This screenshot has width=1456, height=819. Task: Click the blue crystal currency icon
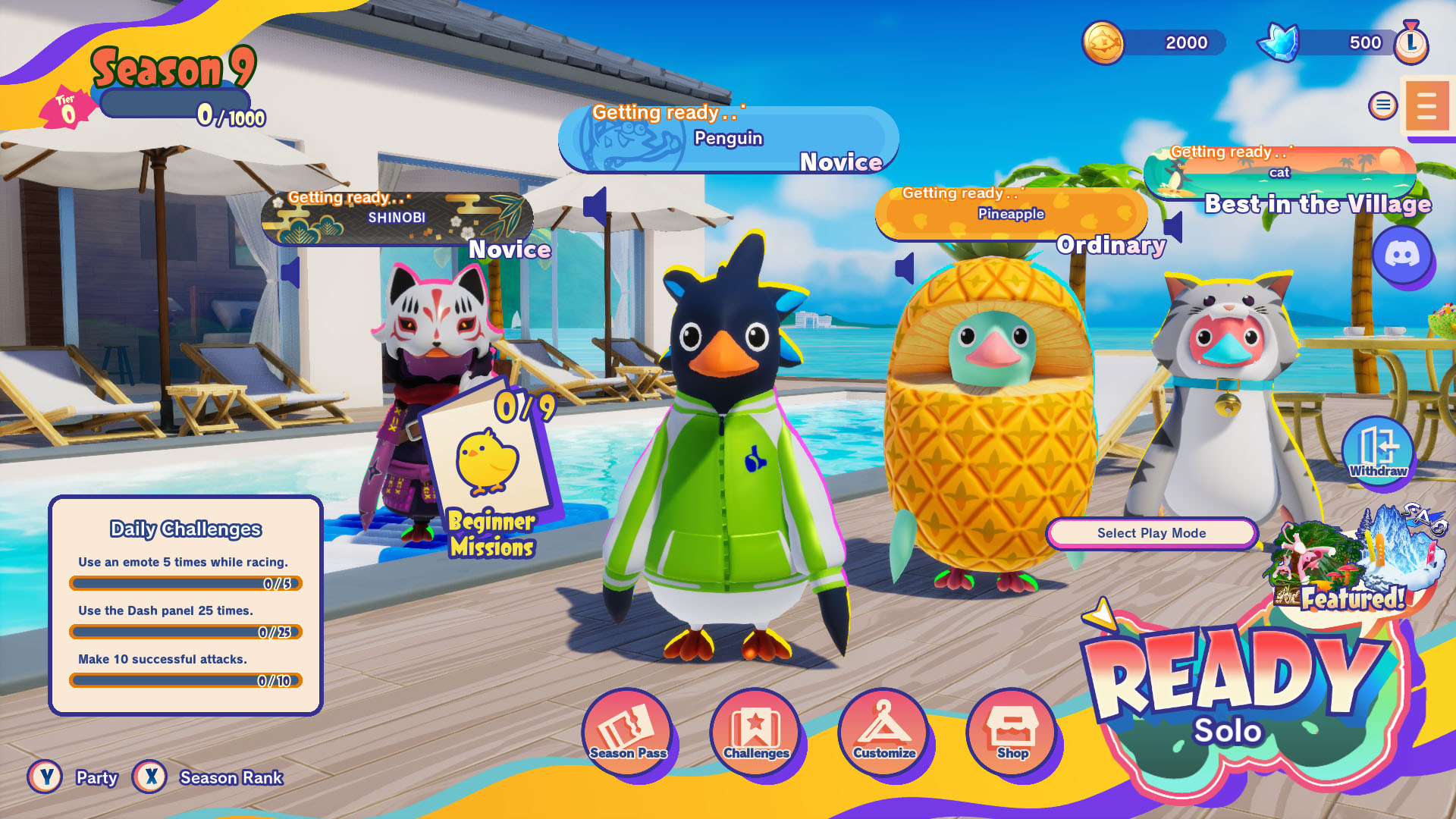[x=1279, y=42]
